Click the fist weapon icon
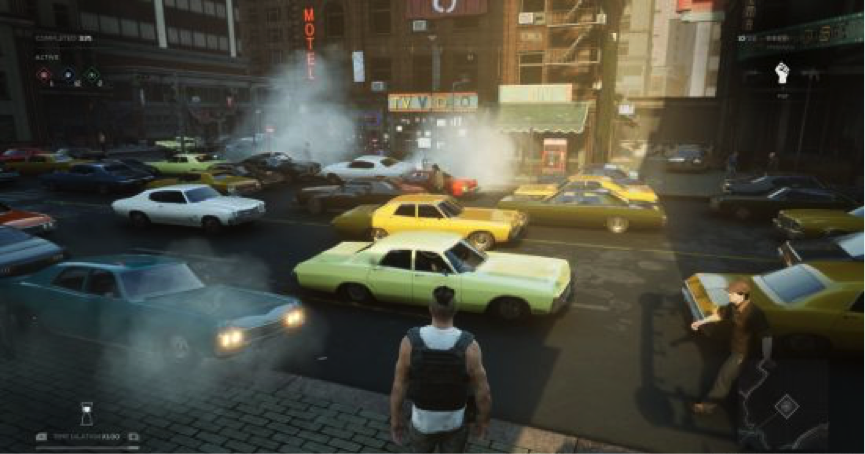 click(x=782, y=72)
